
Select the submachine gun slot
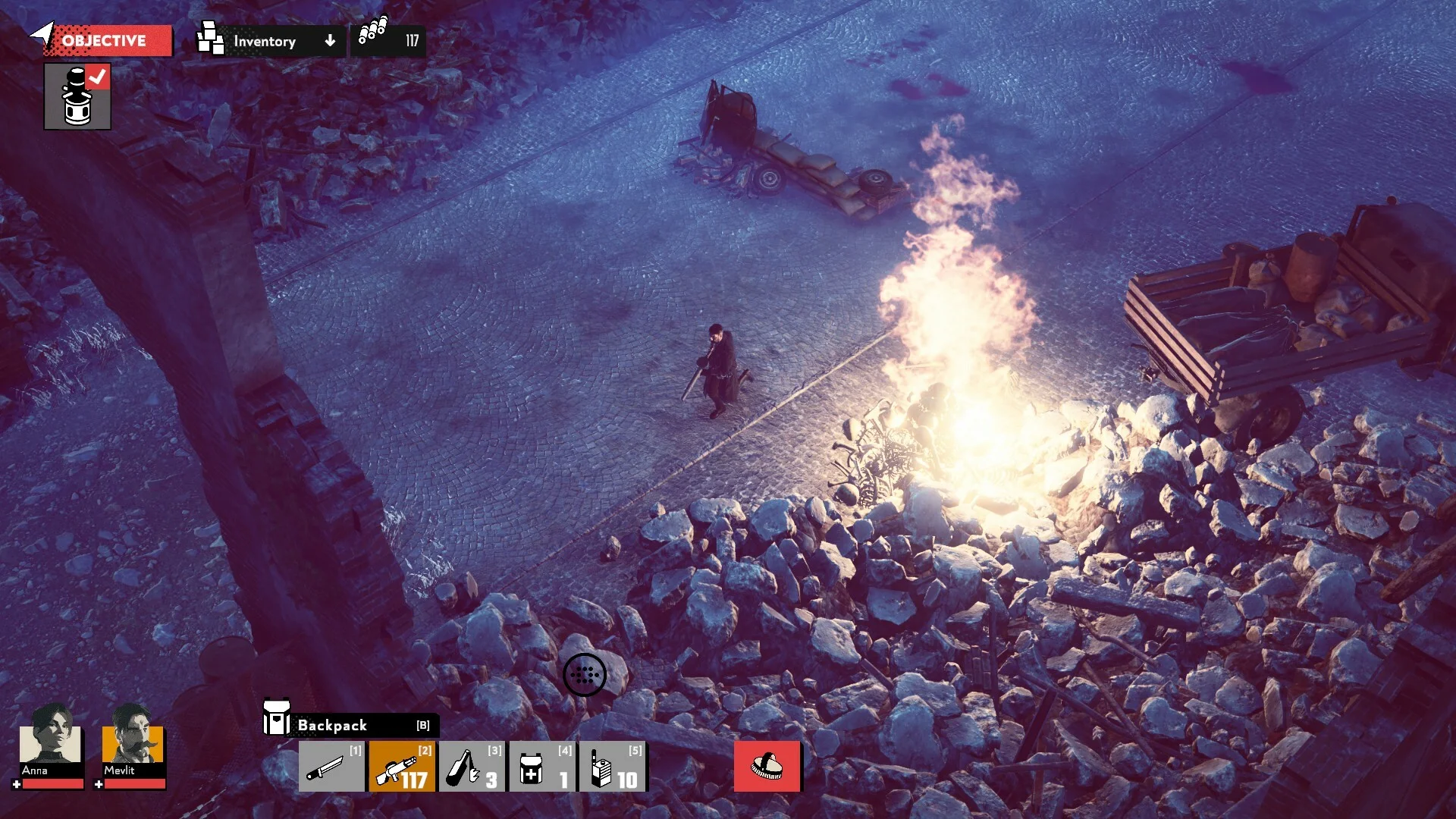tap(402, 767)
